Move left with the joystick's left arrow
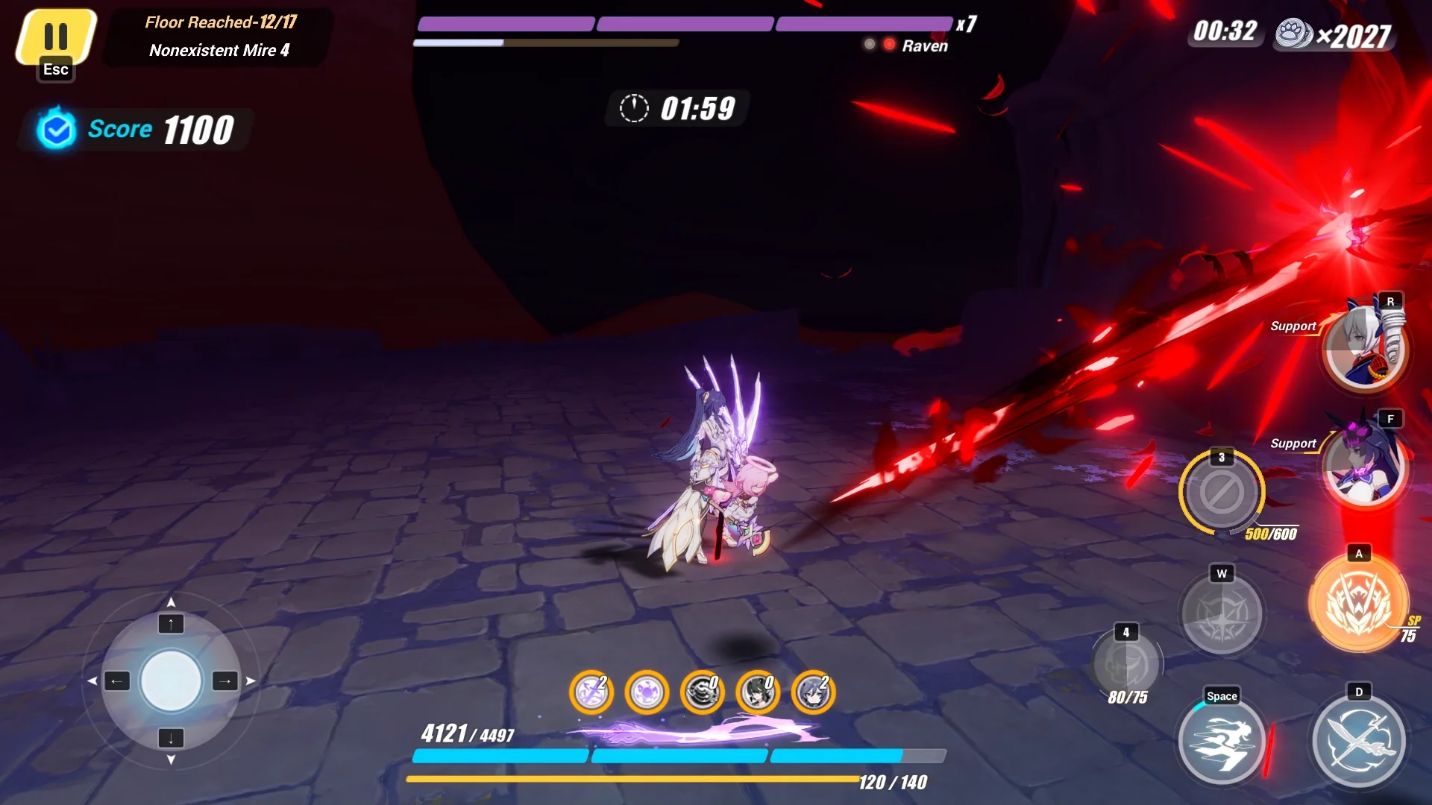This screenshot has height=805, width=1432. point(117,681)
